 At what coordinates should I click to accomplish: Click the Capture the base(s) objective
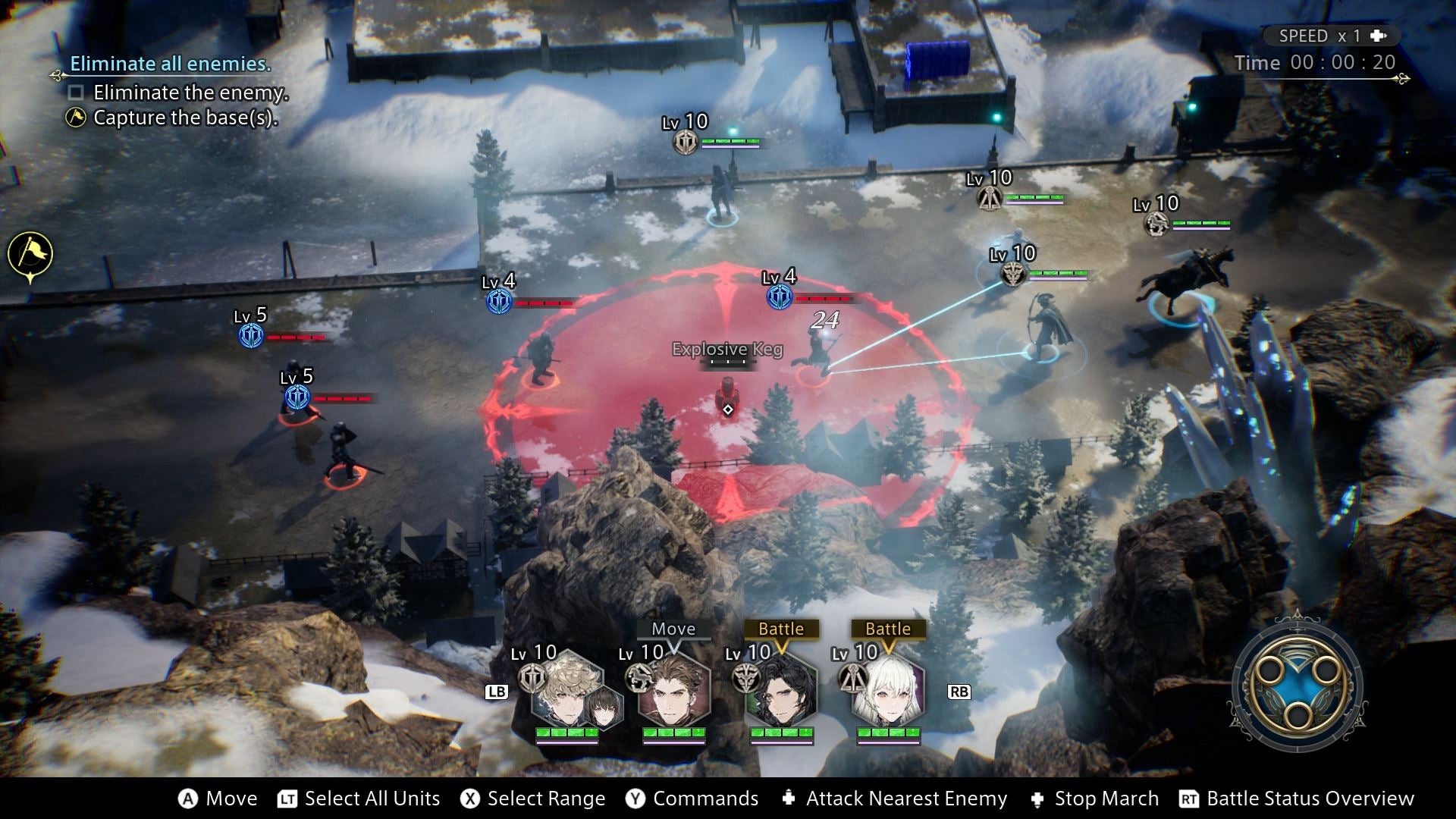click(x=185, y=118)
